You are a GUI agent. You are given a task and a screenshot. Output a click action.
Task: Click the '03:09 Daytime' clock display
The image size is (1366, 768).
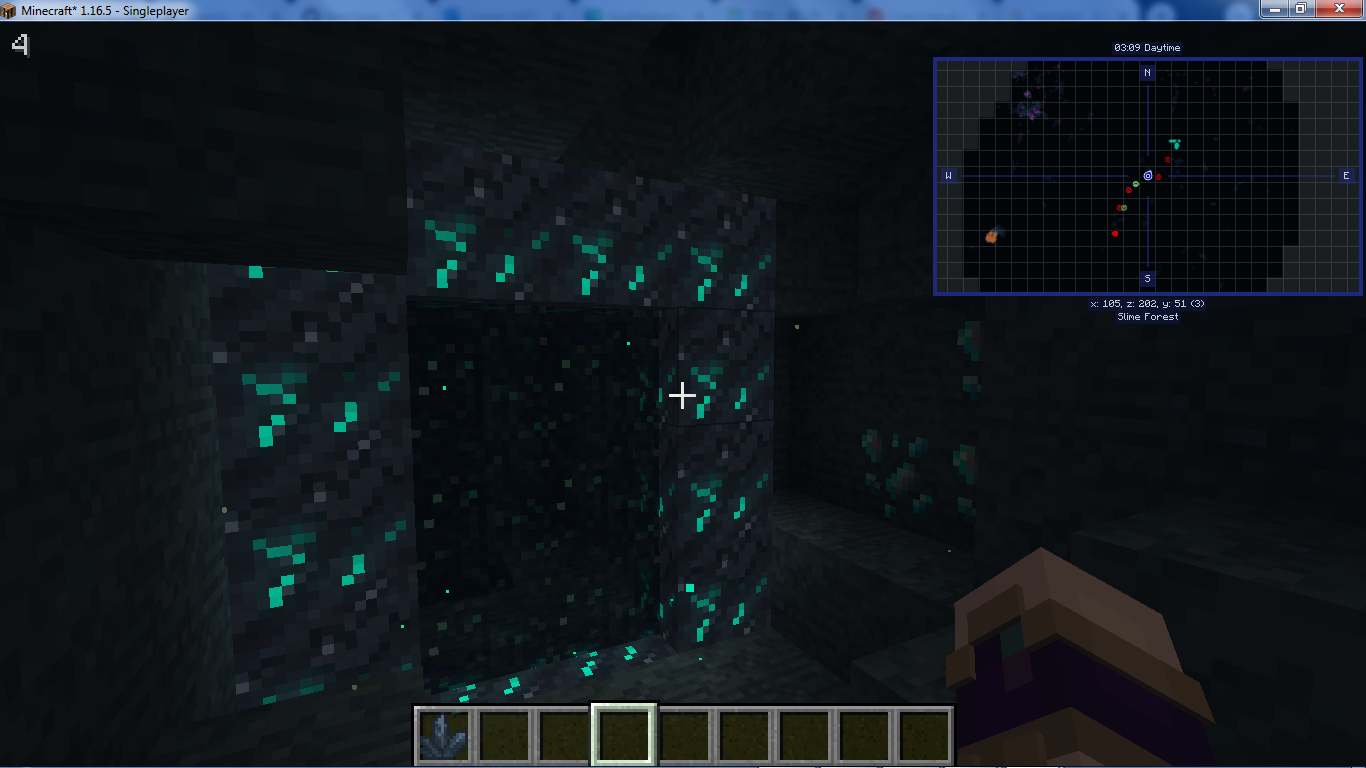tap(1147, 47)
